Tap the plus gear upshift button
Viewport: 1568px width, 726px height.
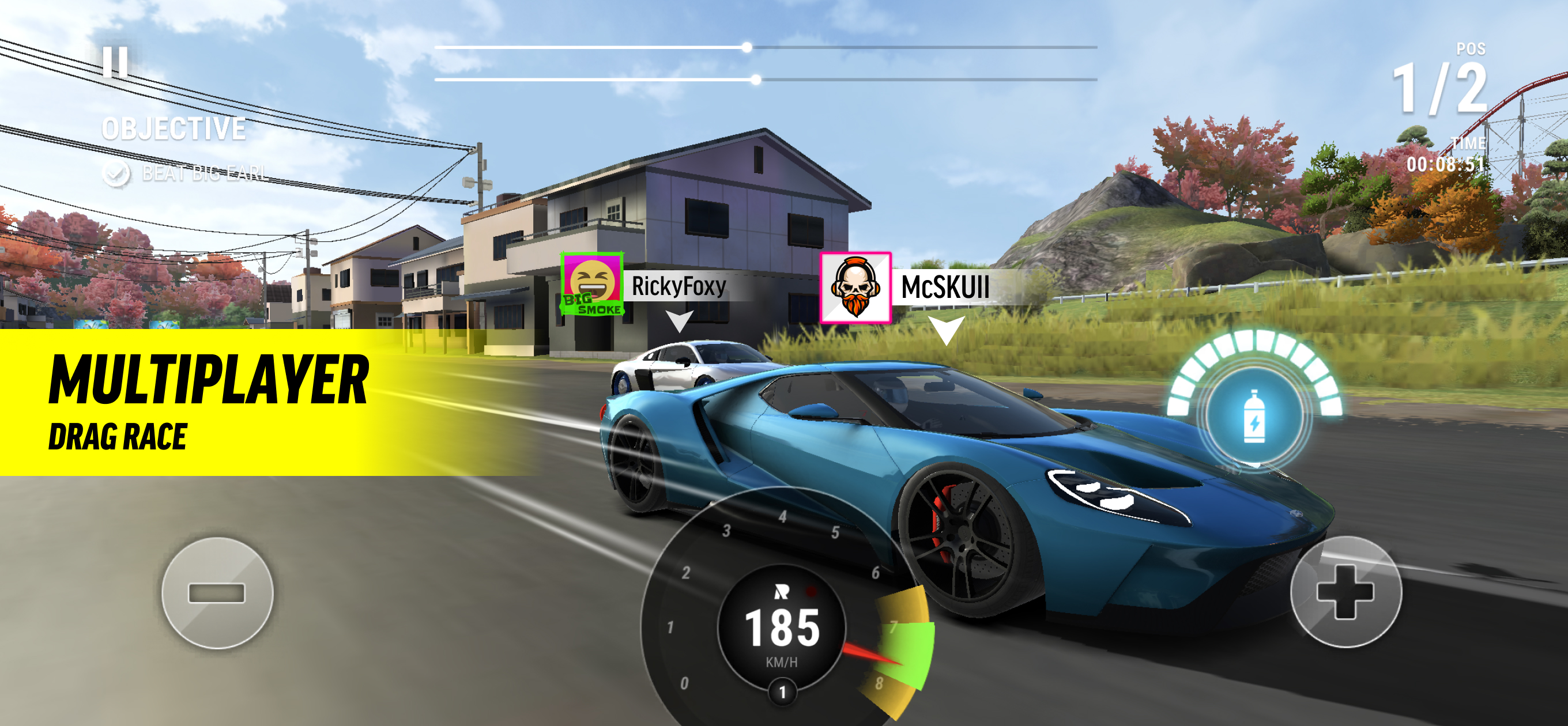pyautogui.click(x=1345, y=592)
